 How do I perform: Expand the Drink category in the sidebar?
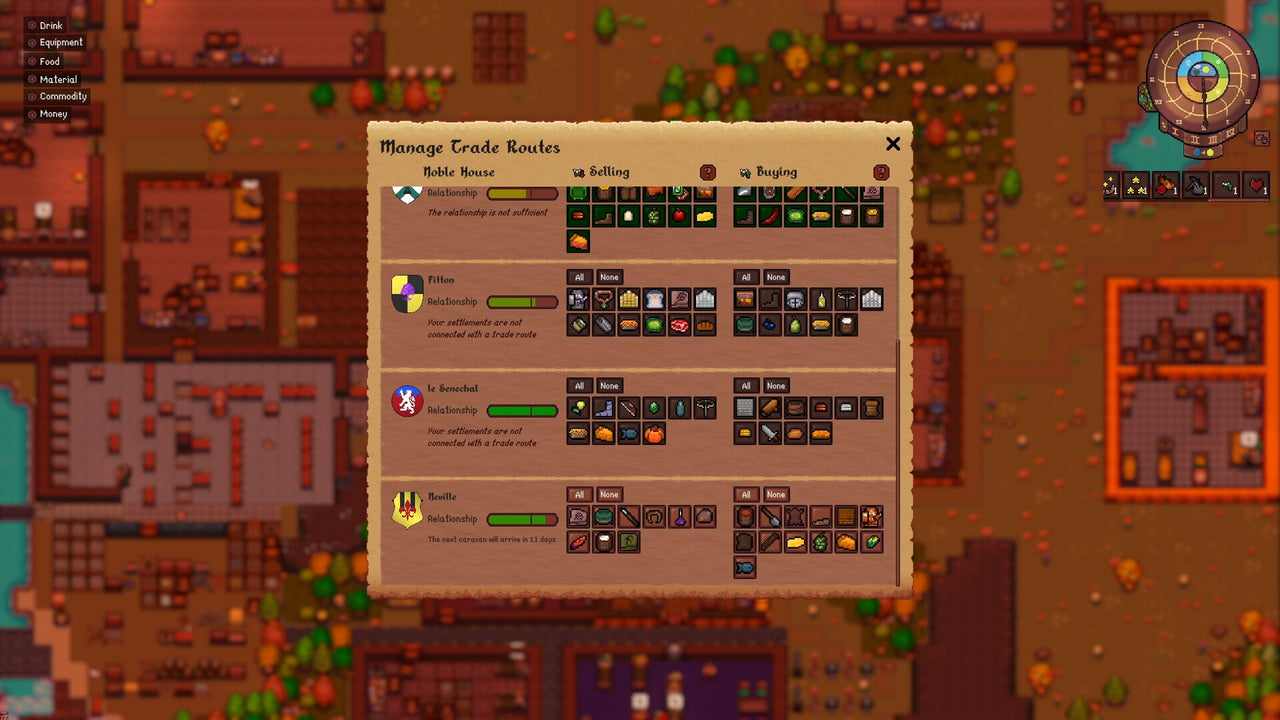pyautogui.click(x=50, y=25)
